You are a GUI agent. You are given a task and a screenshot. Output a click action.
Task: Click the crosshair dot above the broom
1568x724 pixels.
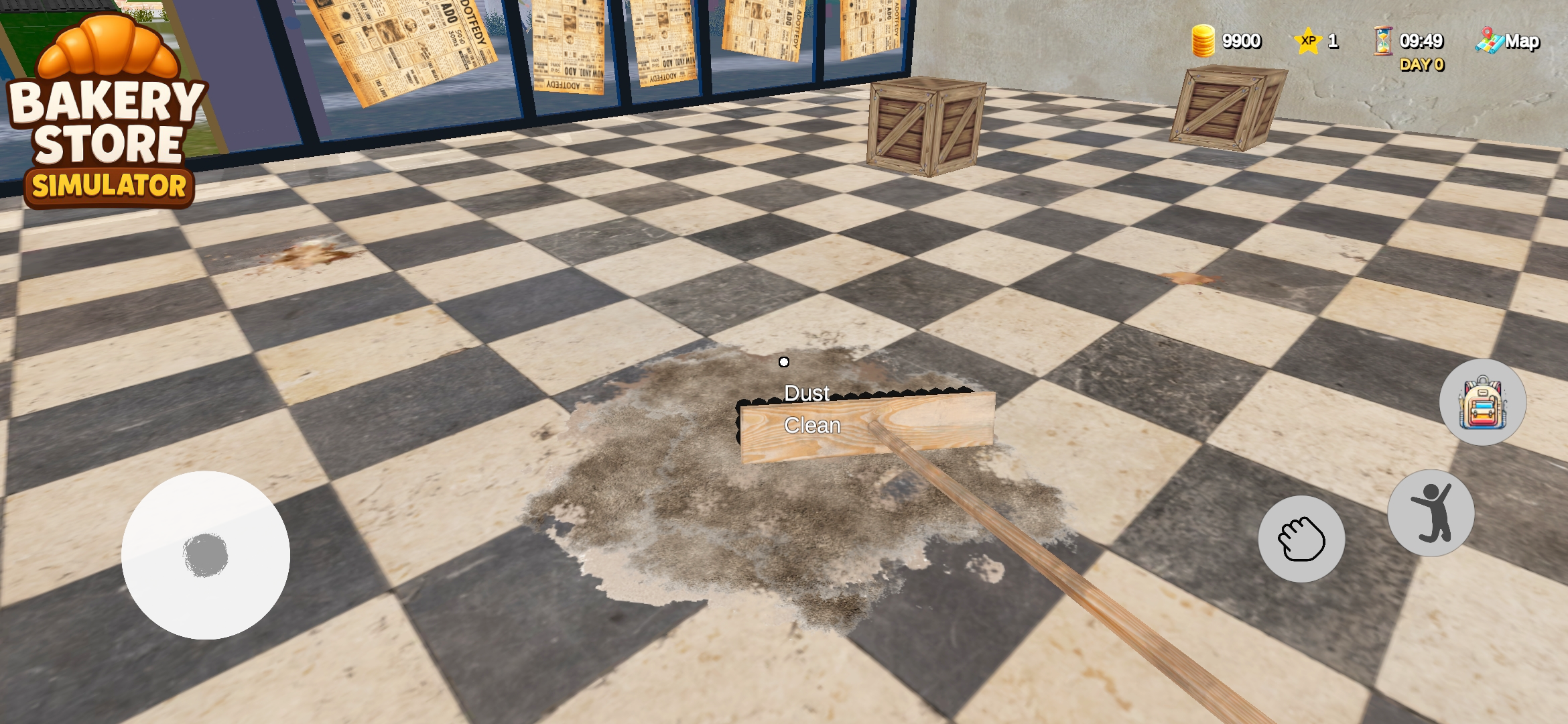pyautogui.click(x=784, y=361)
